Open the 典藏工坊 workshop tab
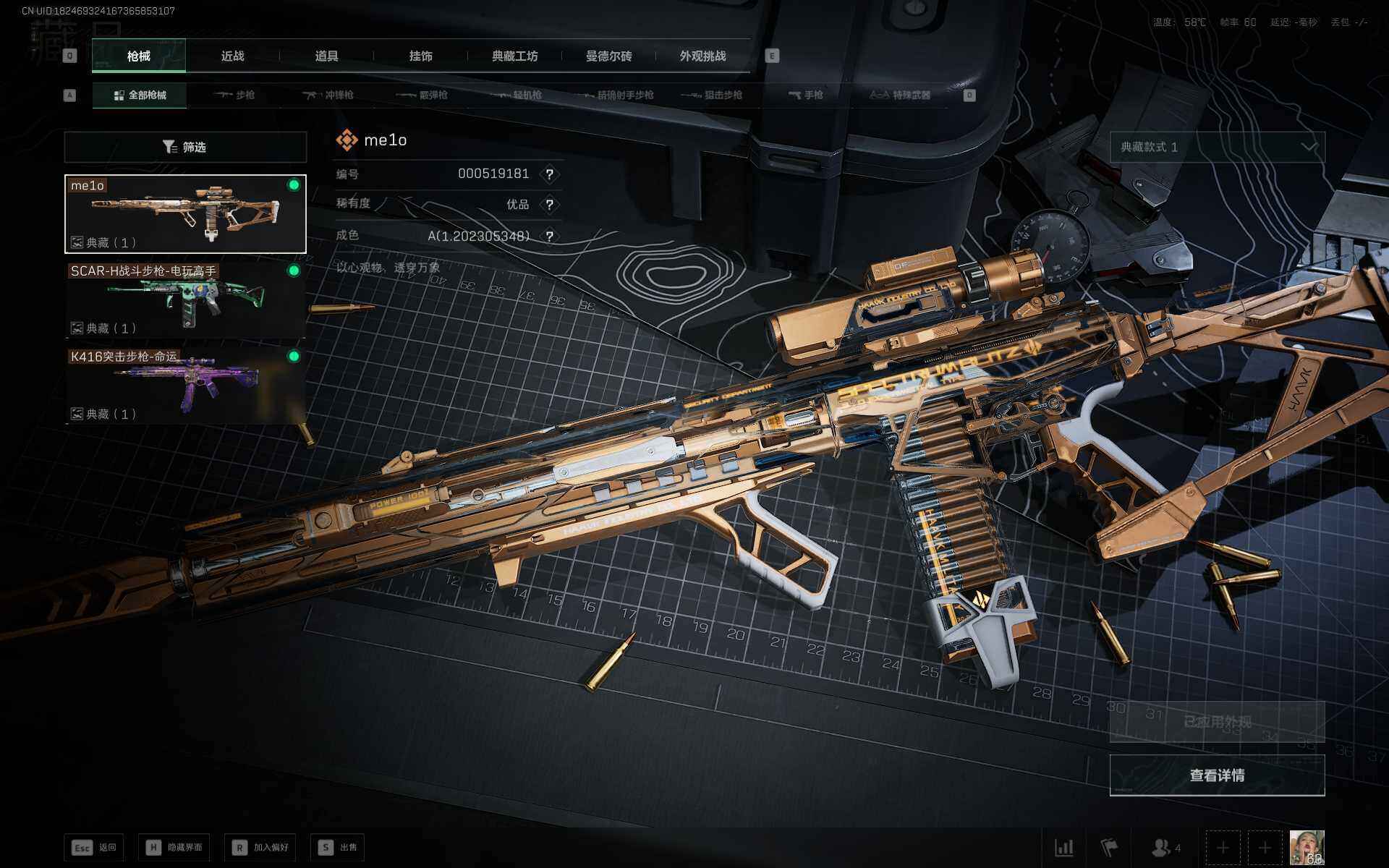 pyautogui.click(x=514, y=56)
